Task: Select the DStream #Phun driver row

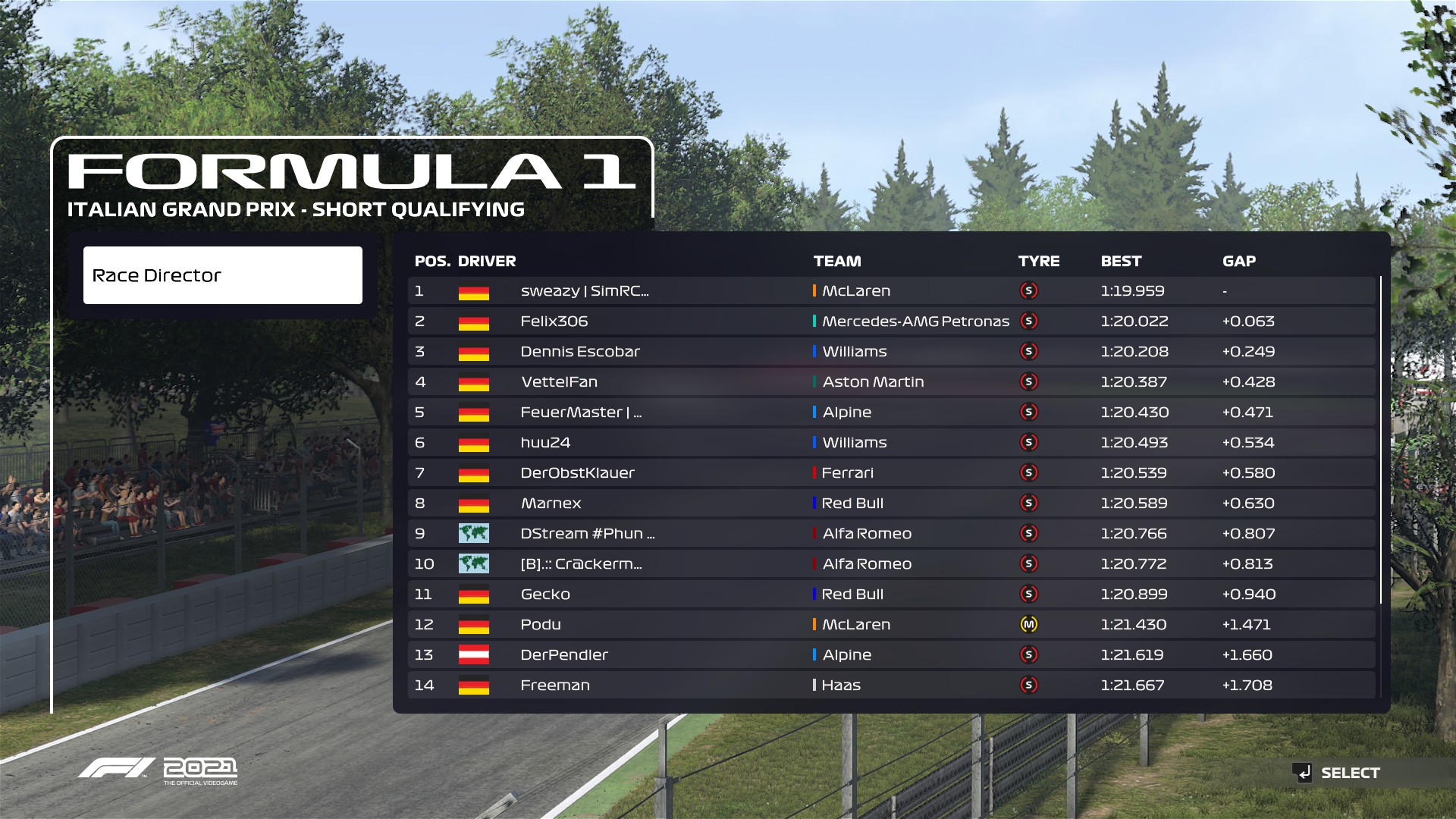Action: click(x=587, y=534)
